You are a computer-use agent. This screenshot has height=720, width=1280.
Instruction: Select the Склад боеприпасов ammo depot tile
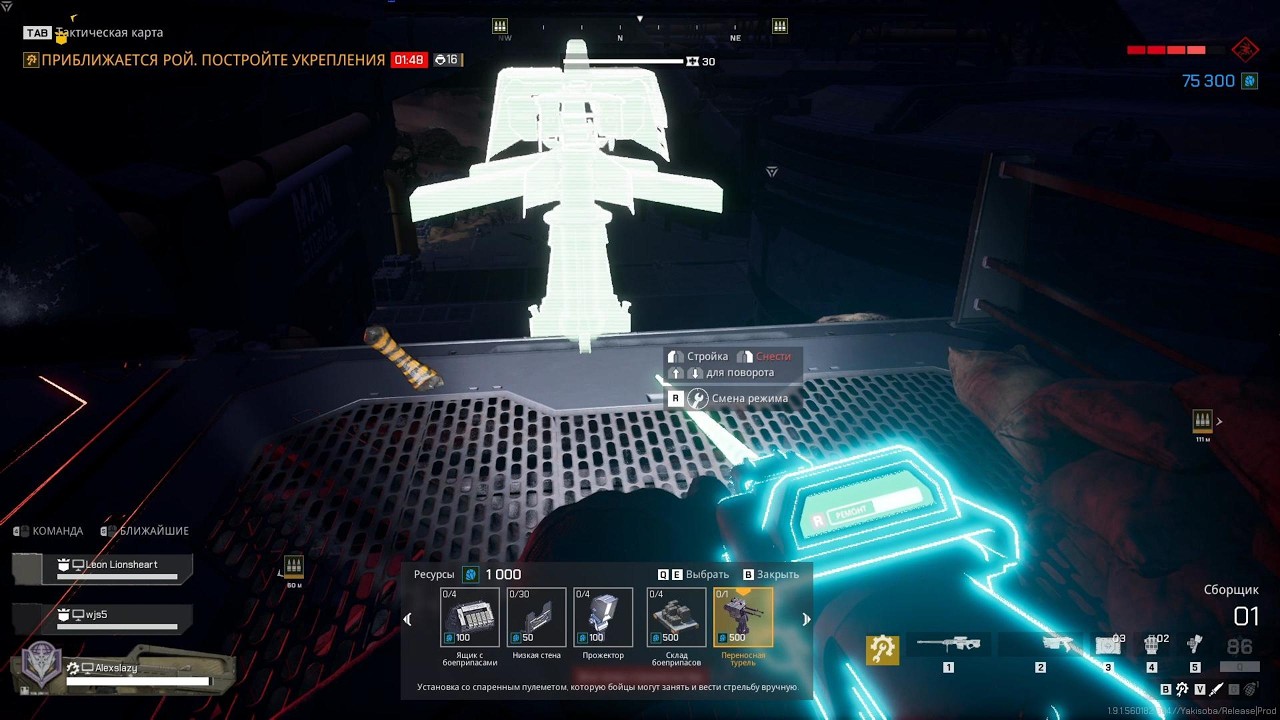tap(676, 617)
